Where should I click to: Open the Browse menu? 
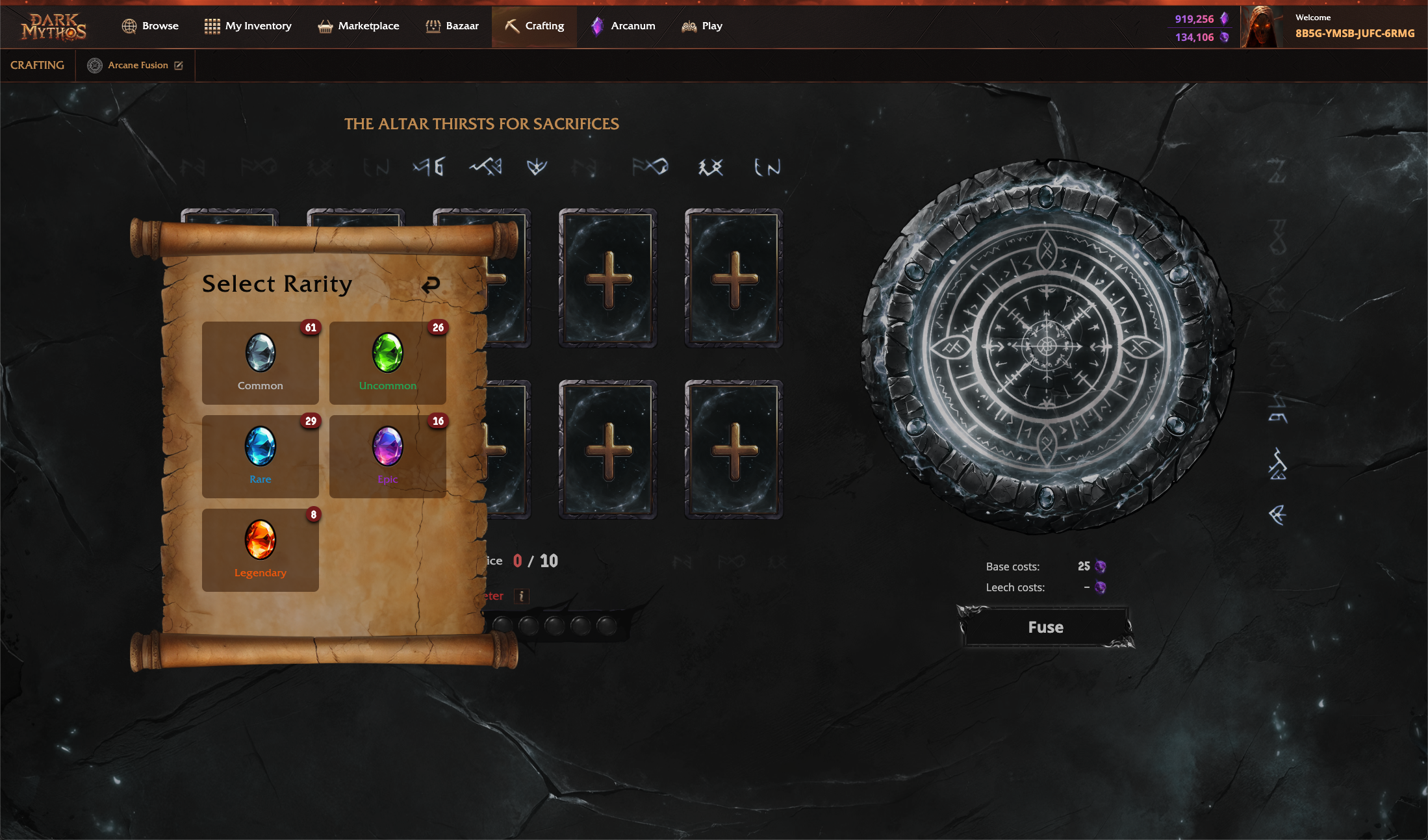point(150,26)
